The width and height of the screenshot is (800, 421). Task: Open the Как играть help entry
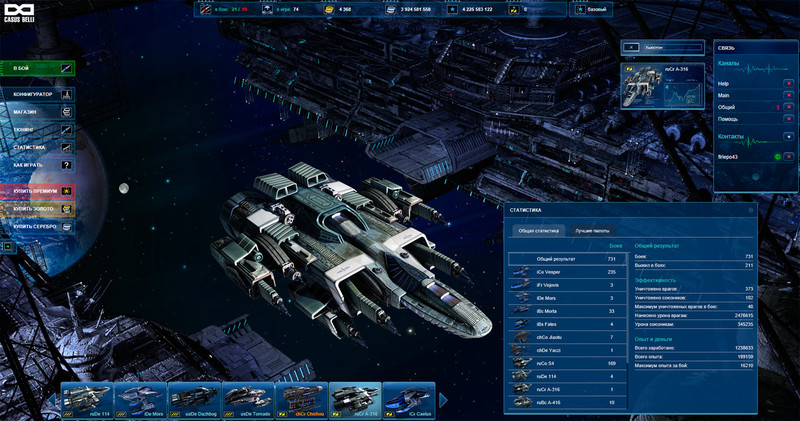pyautogui.click(x=38, y=163)
